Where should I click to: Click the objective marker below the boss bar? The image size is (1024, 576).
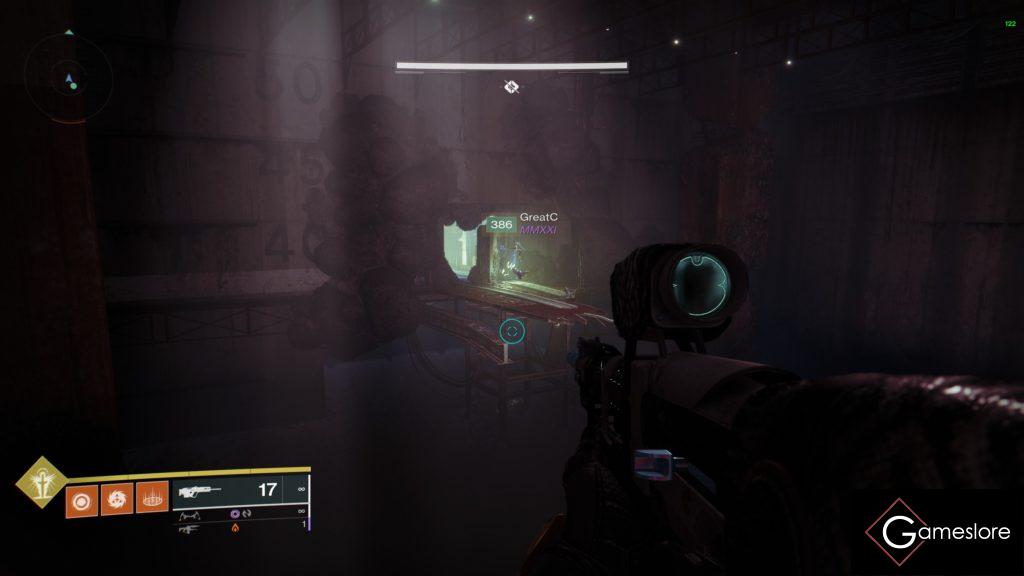click(x=511, y=87)
